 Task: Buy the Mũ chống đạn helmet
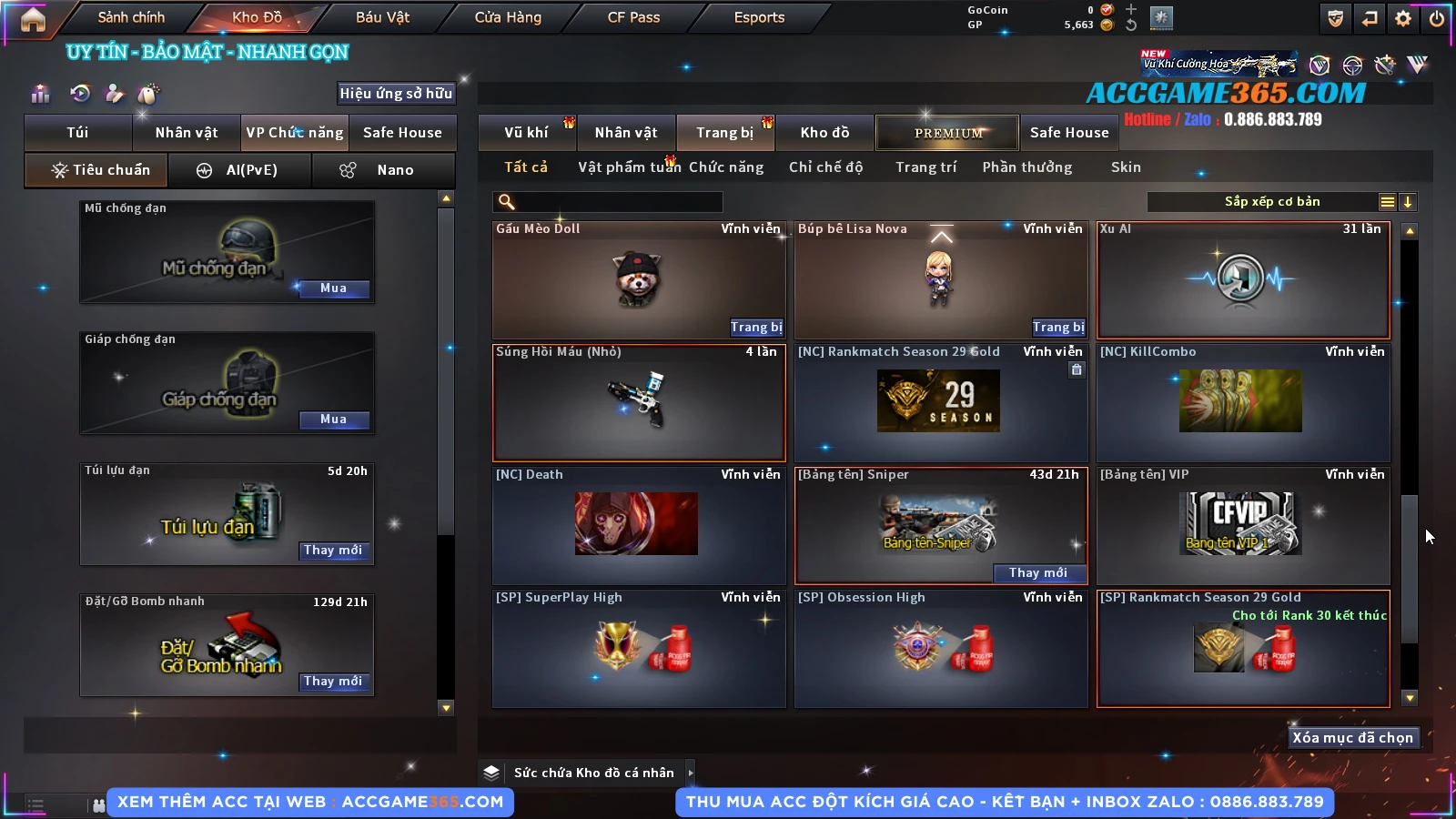tap(333, 288)
